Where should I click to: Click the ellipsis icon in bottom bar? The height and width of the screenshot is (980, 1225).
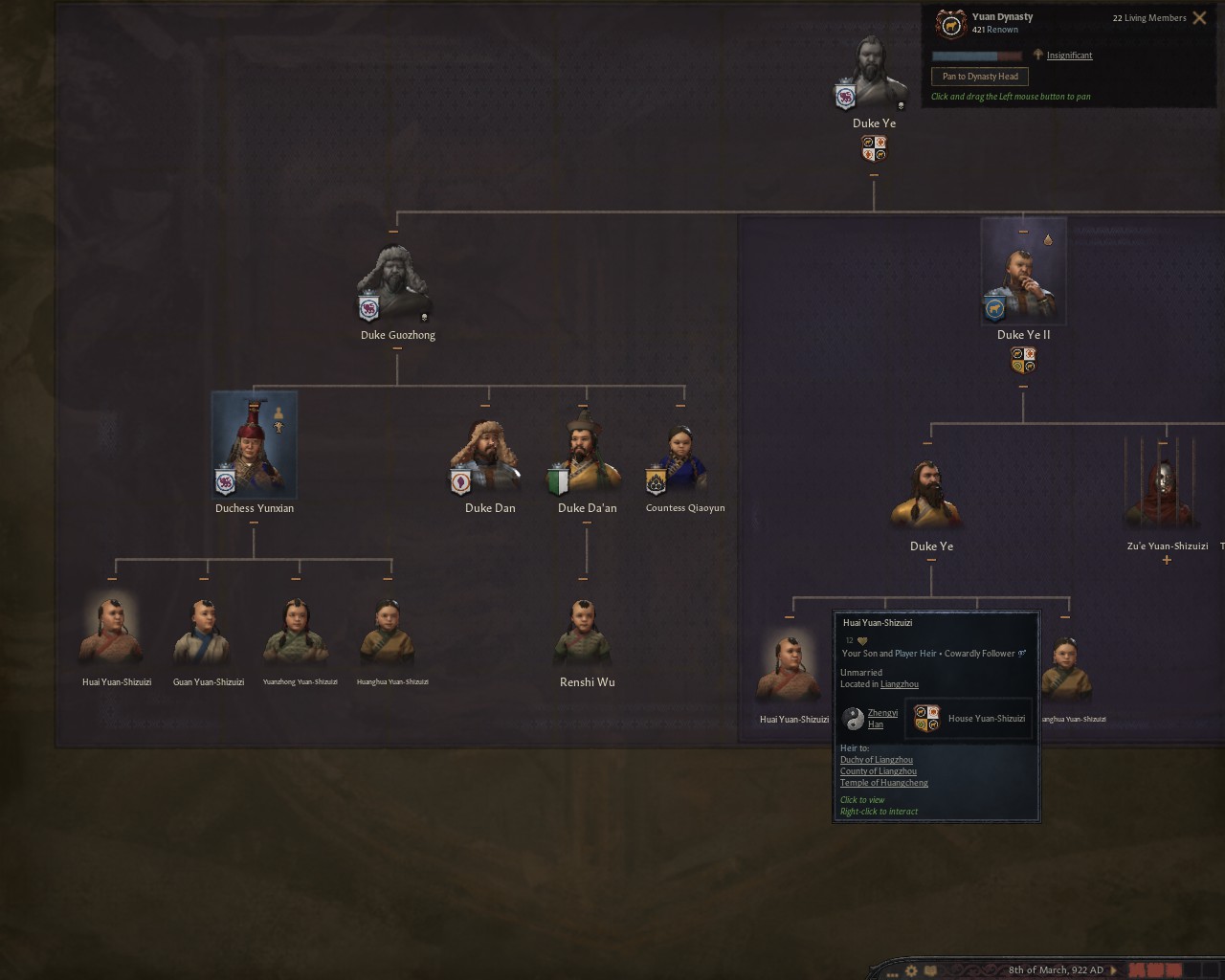[x=893, y=974]
